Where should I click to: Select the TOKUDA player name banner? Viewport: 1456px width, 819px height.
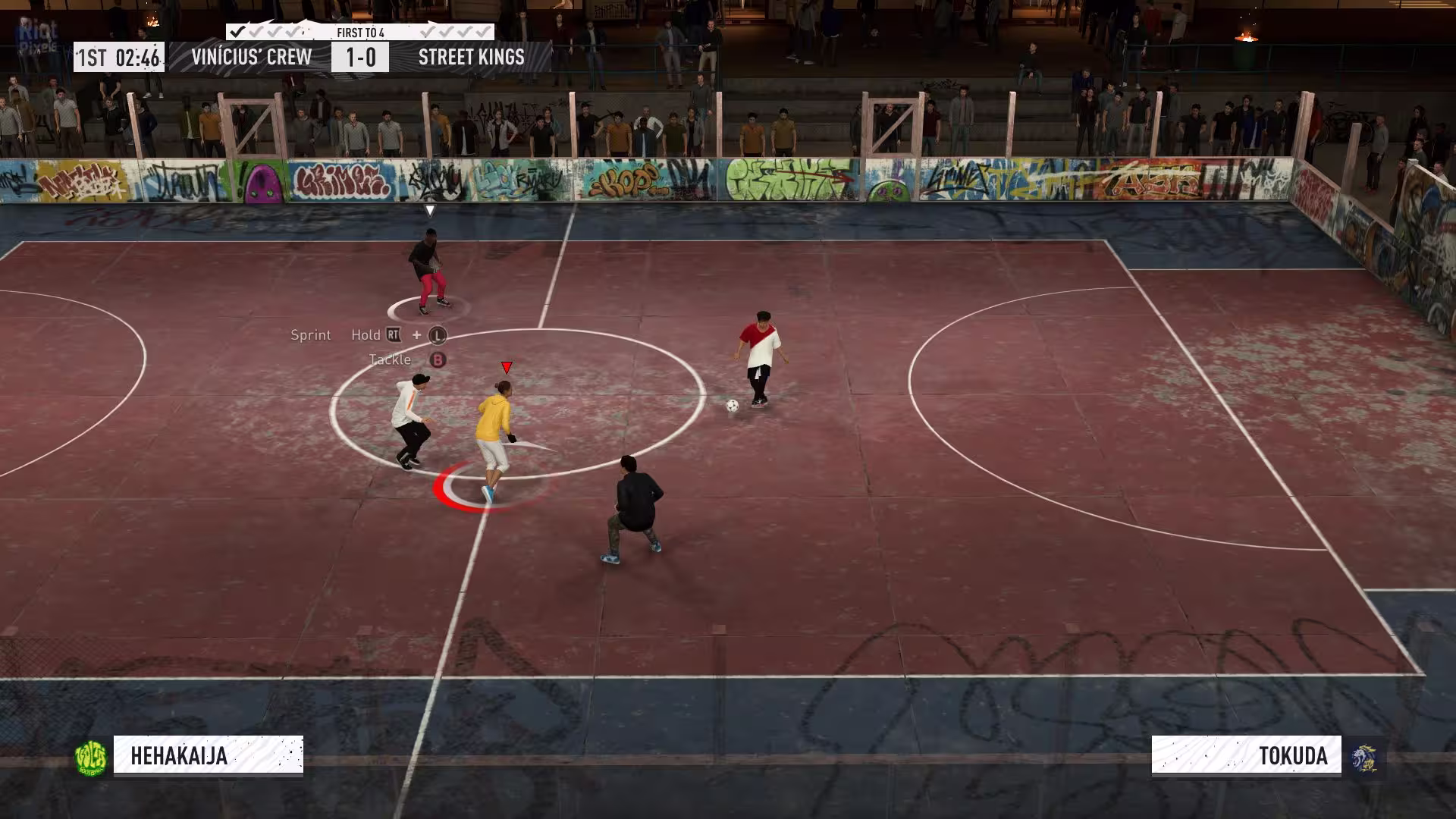click(x=1246, y=755)
